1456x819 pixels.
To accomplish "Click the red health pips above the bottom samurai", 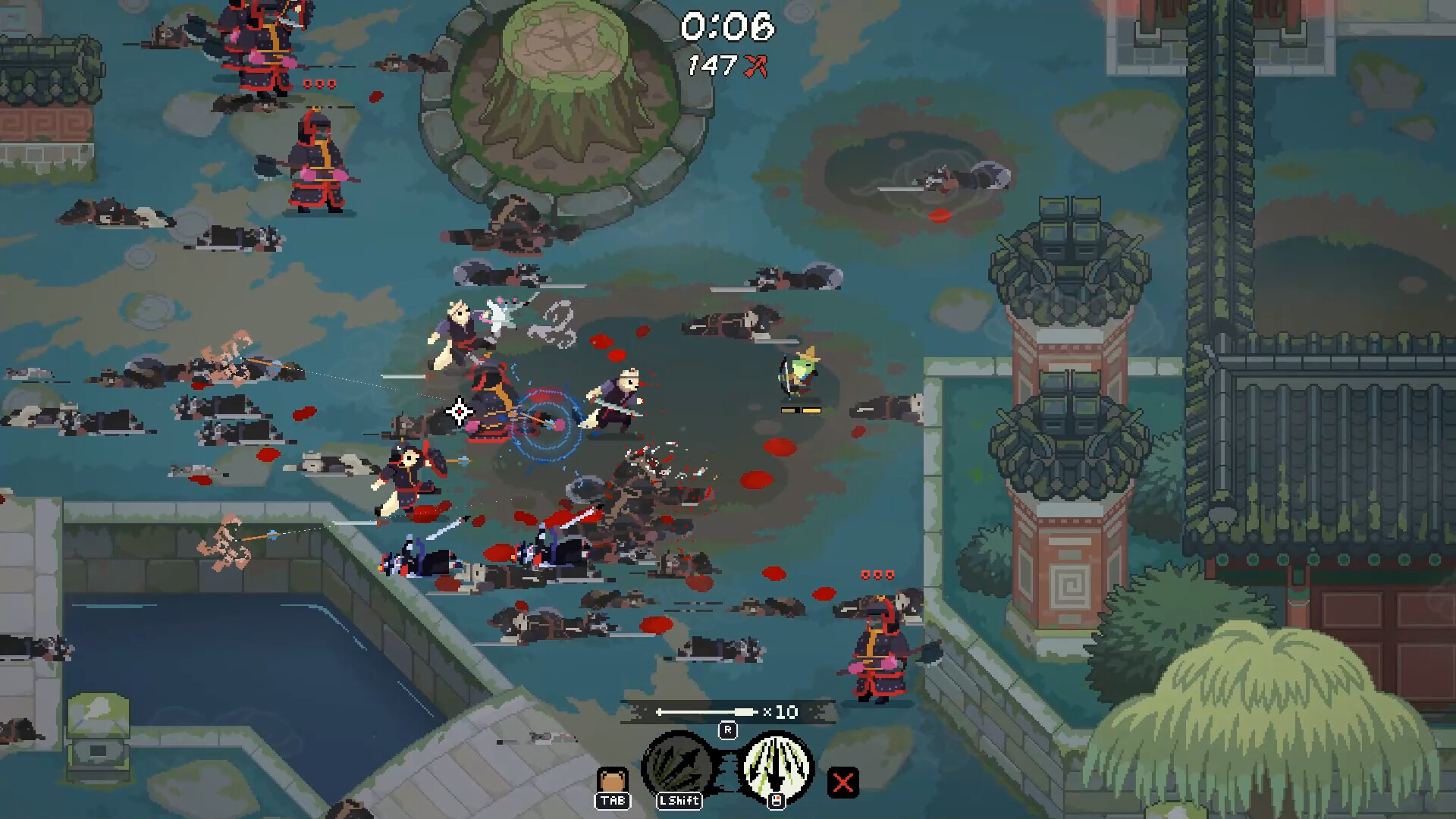I will click(x=880, y=575).
